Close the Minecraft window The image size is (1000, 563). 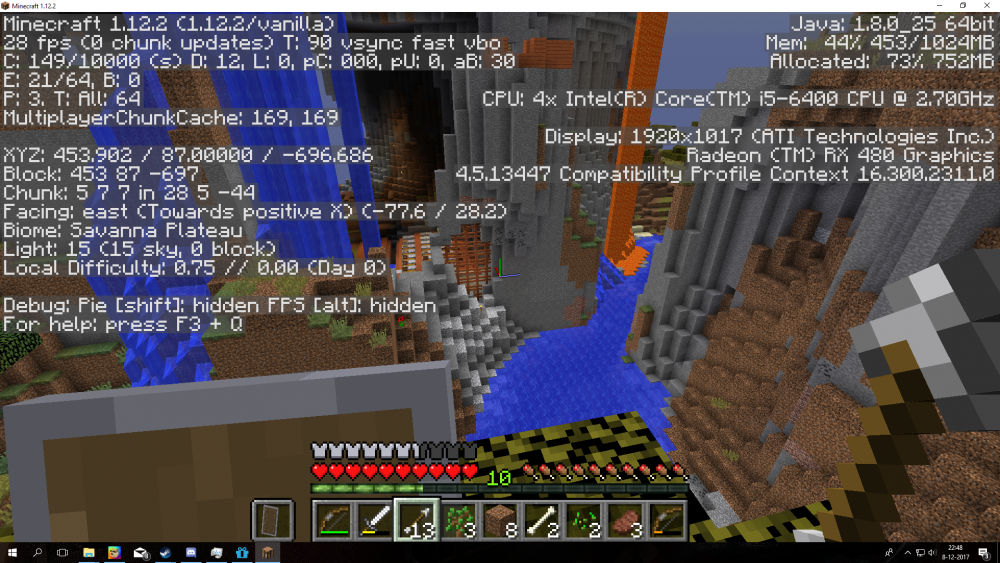[987, 6]
